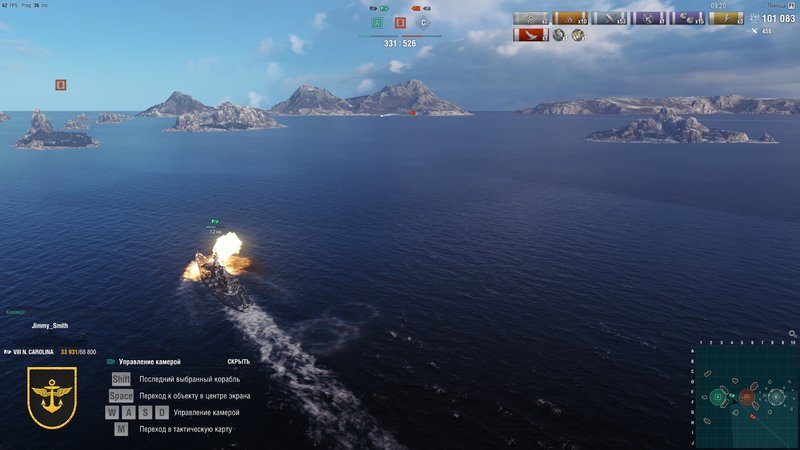Select capture point A indicator
This screenshot has height=450, width=800.
[377, 22]
